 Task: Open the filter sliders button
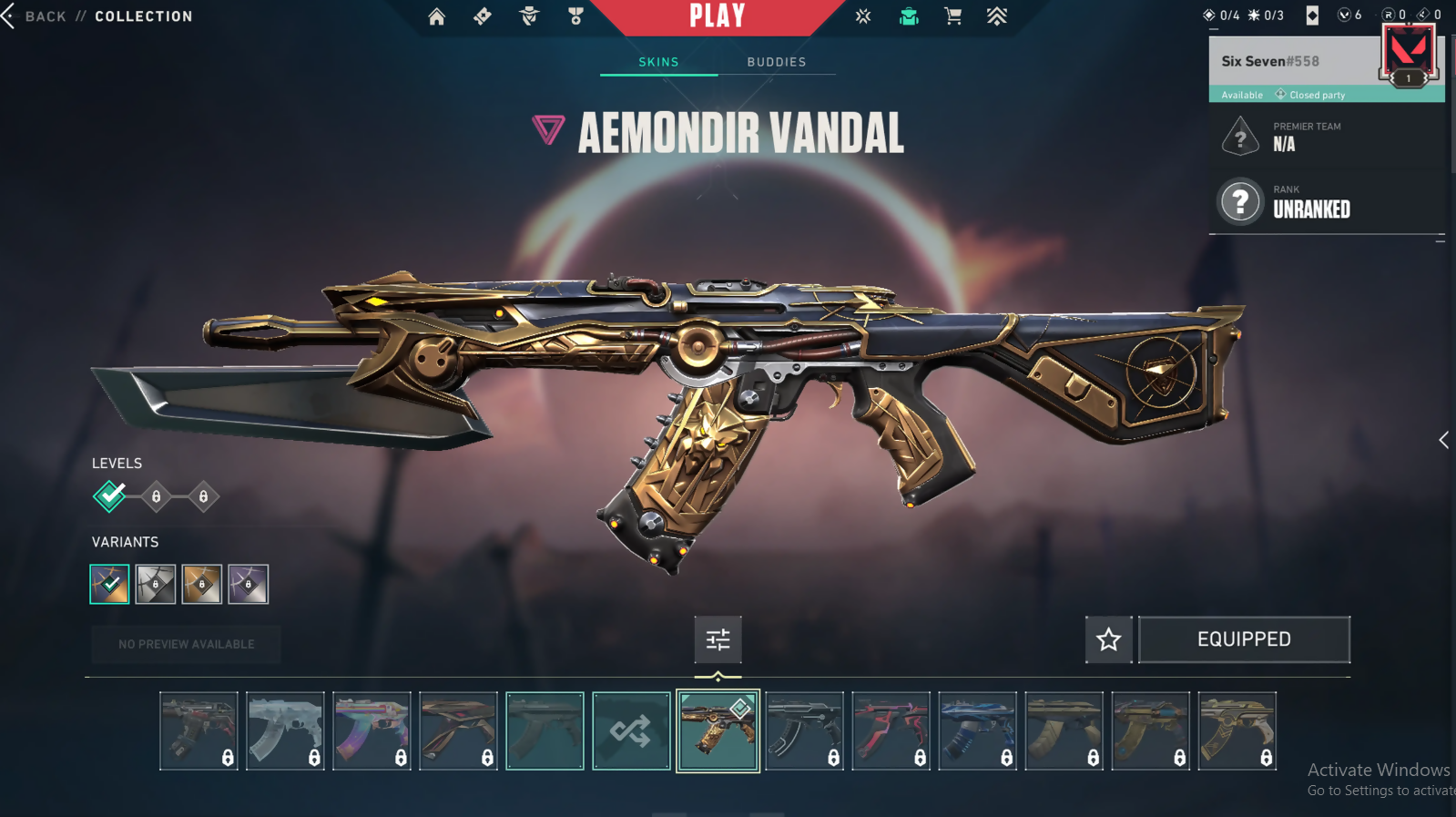718,639
